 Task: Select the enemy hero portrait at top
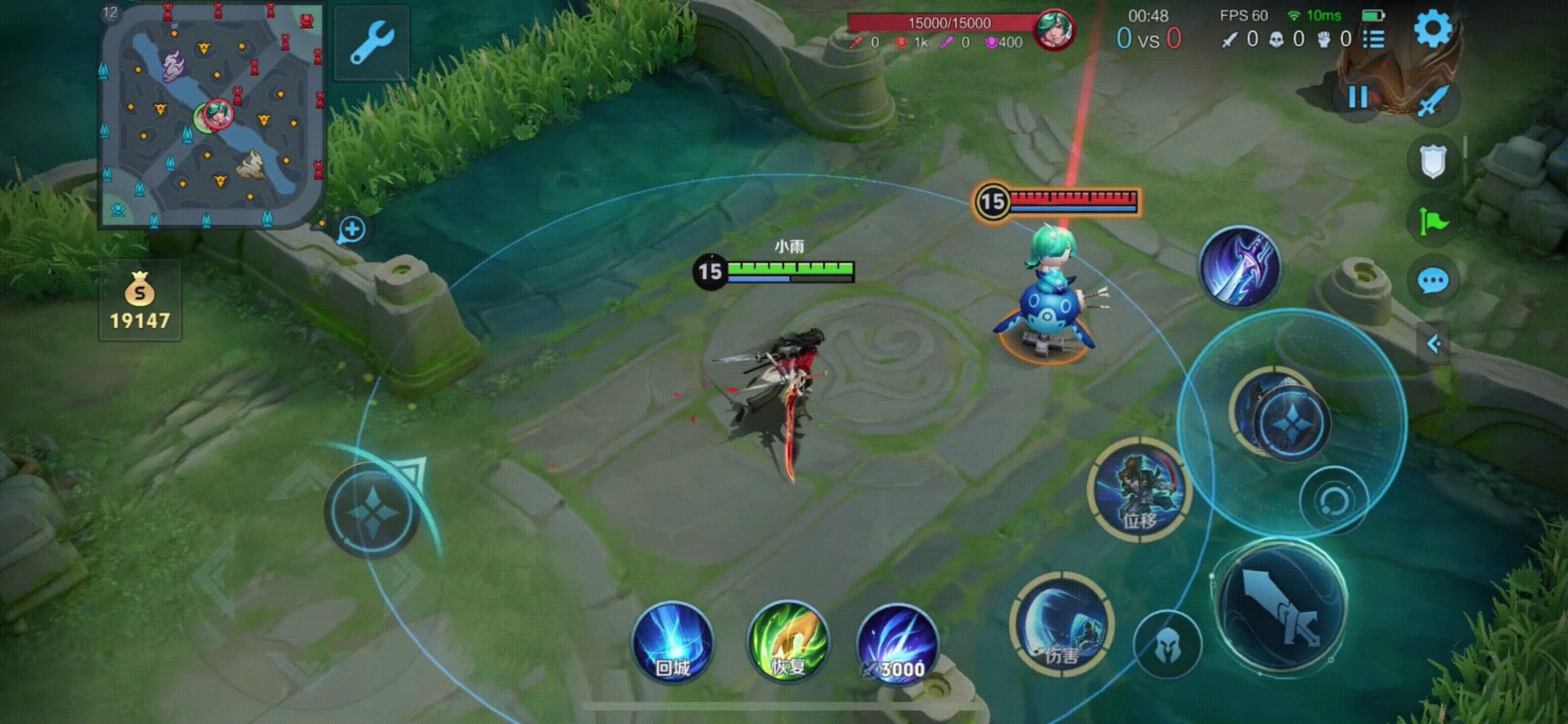pyautogui.click(x=1053, y=29)
